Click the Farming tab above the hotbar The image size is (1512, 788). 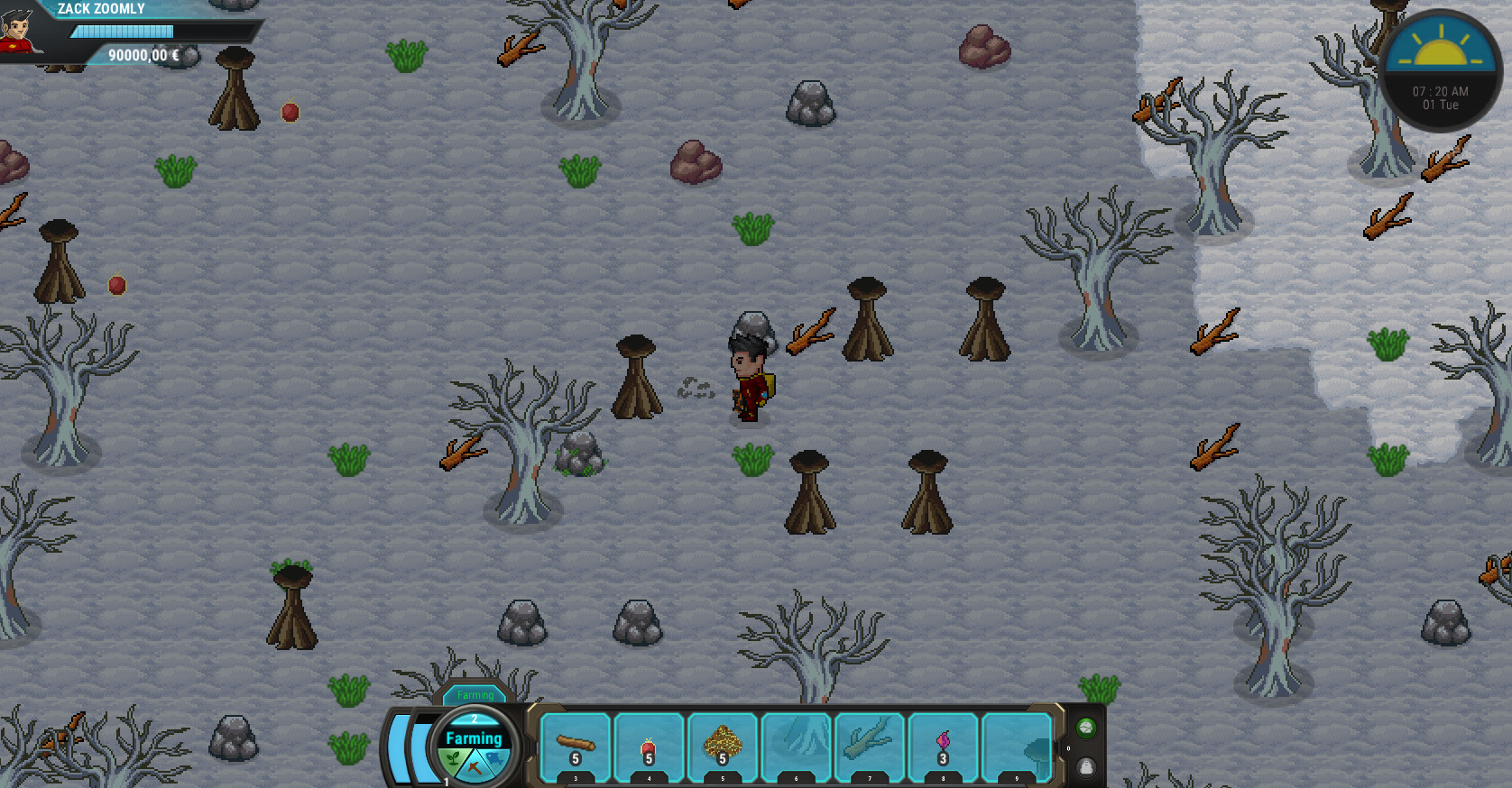(x=475, y=695)
